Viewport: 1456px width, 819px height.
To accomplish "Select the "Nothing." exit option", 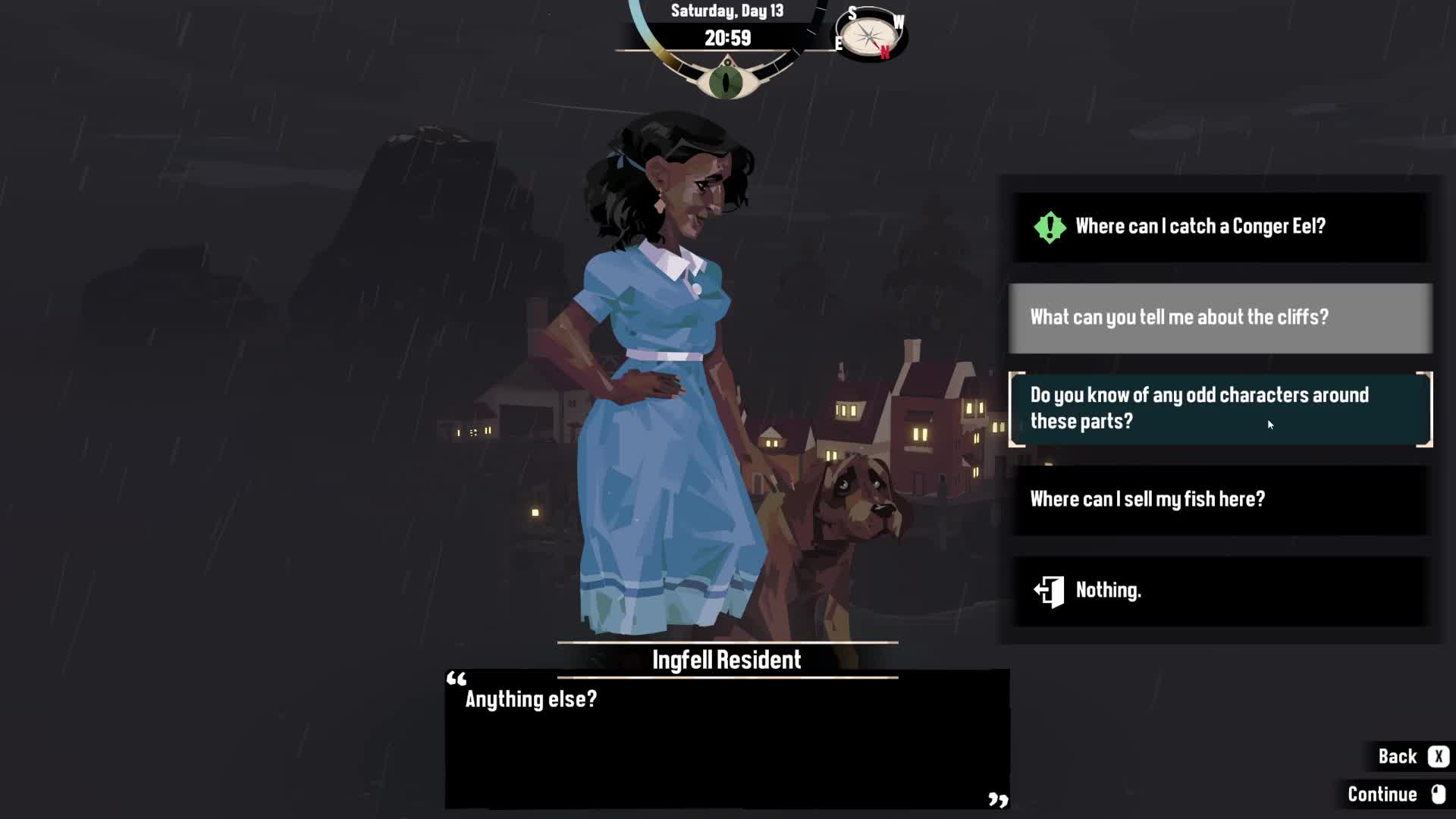I will click(x=1220, y=591).
